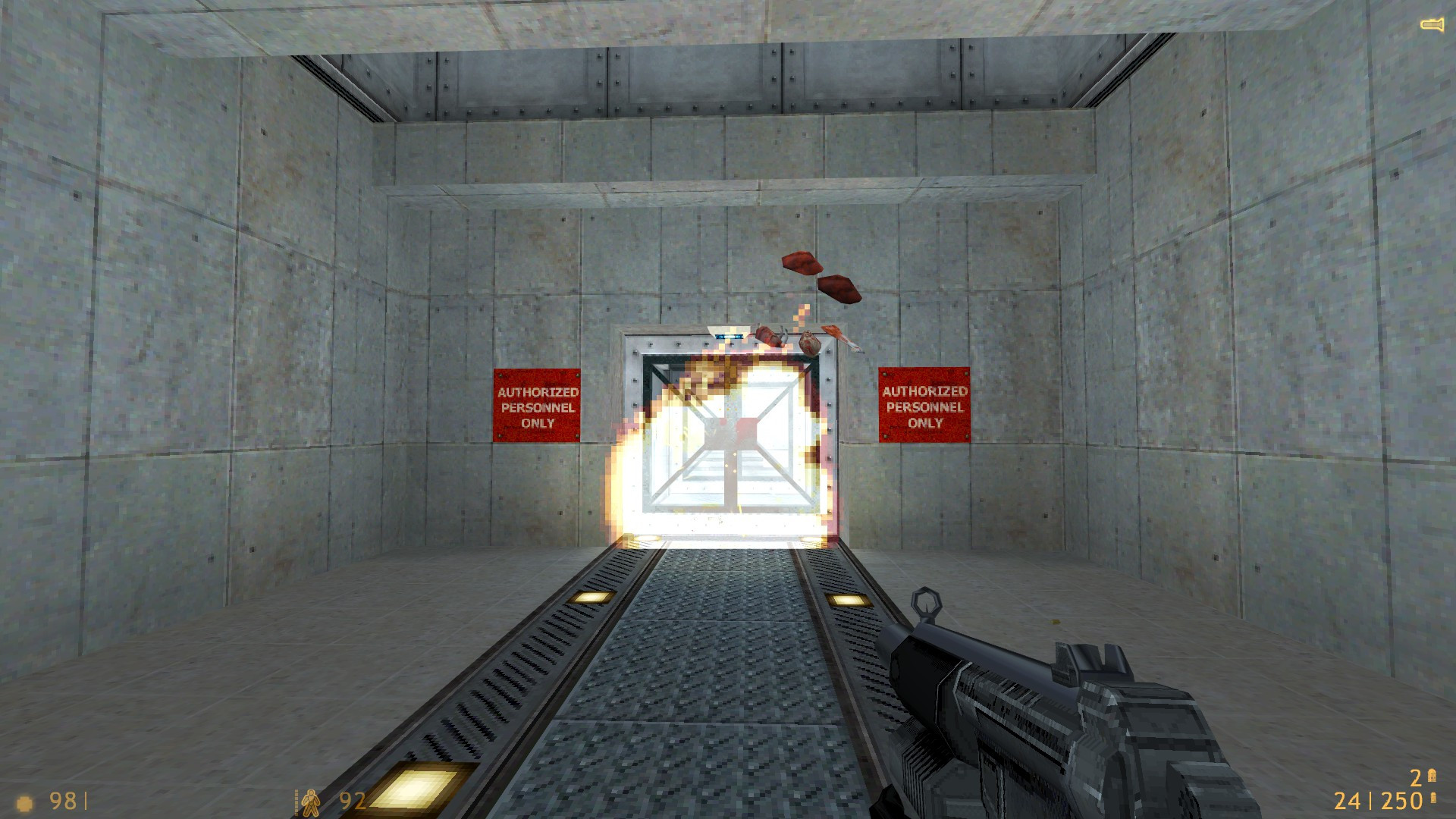Screen dimensions: 1456x819
Task: Click the health cross icon in HUD
Action: 24,802
